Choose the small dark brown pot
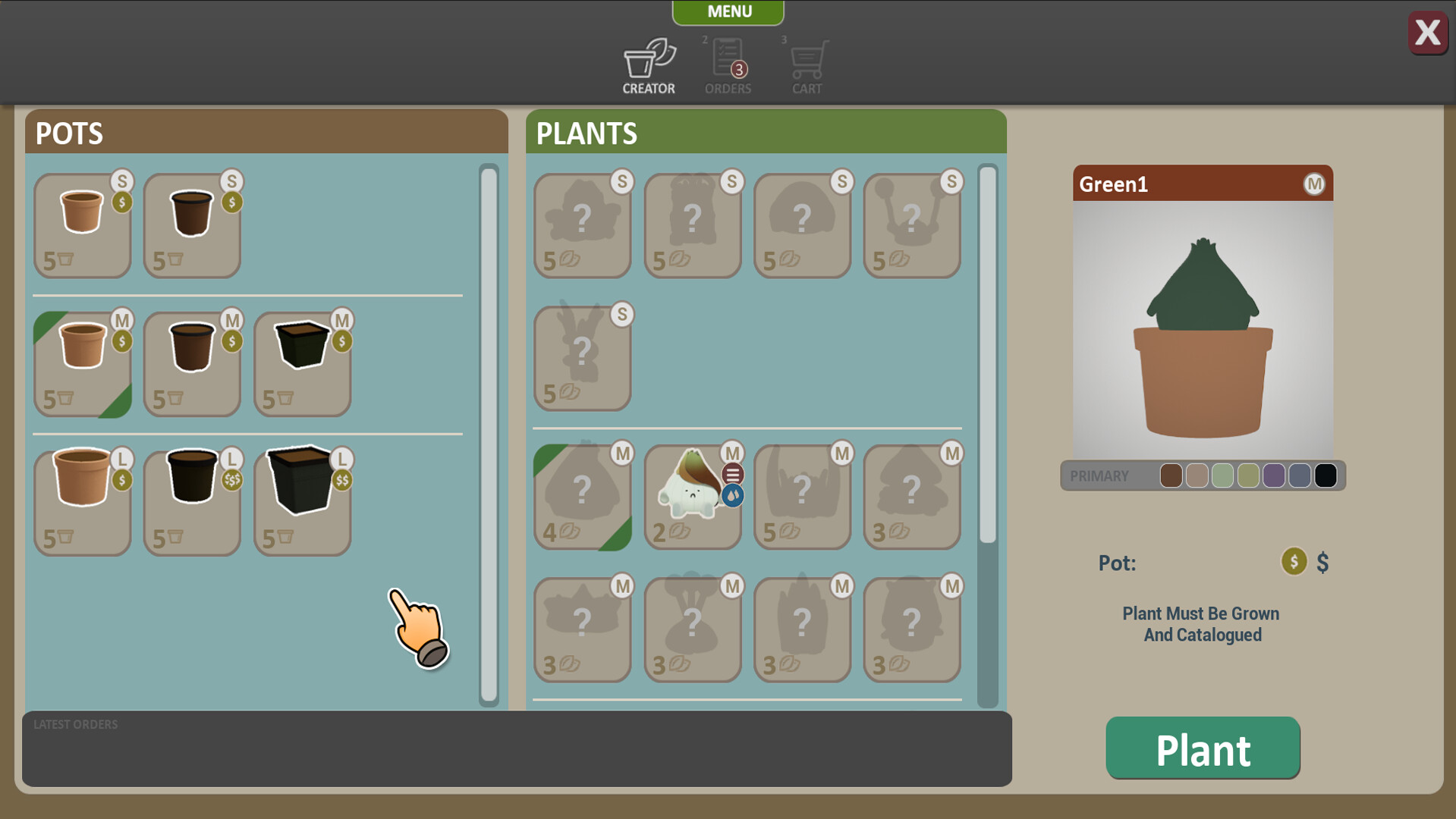 pos(192,224)
